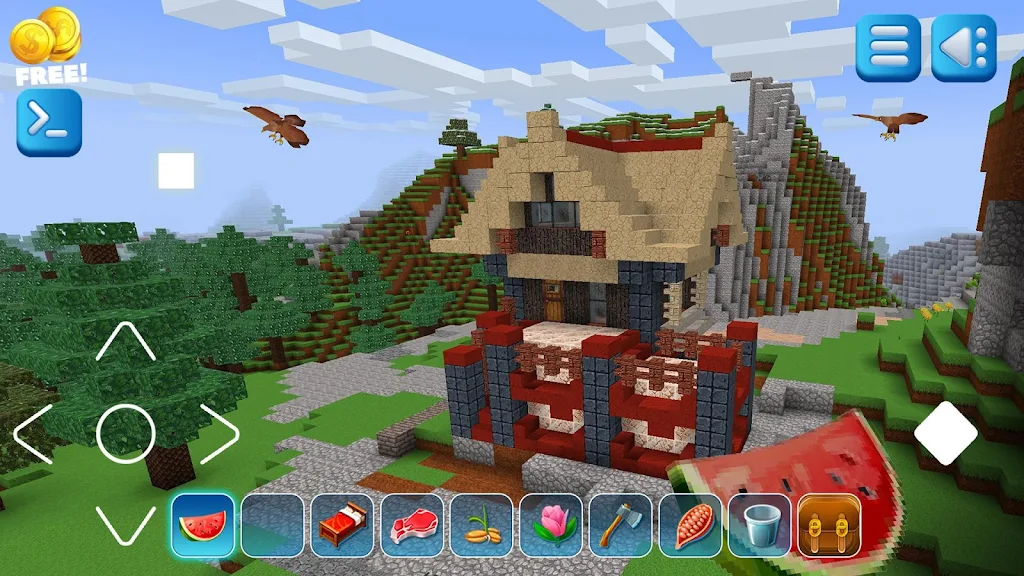Choose the red bed in the hotbar

point(342,524)
